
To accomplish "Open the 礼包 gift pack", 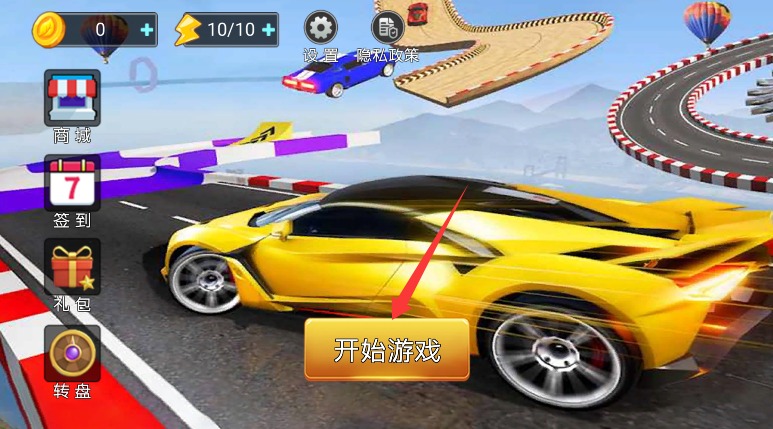I will coord(72,268).
